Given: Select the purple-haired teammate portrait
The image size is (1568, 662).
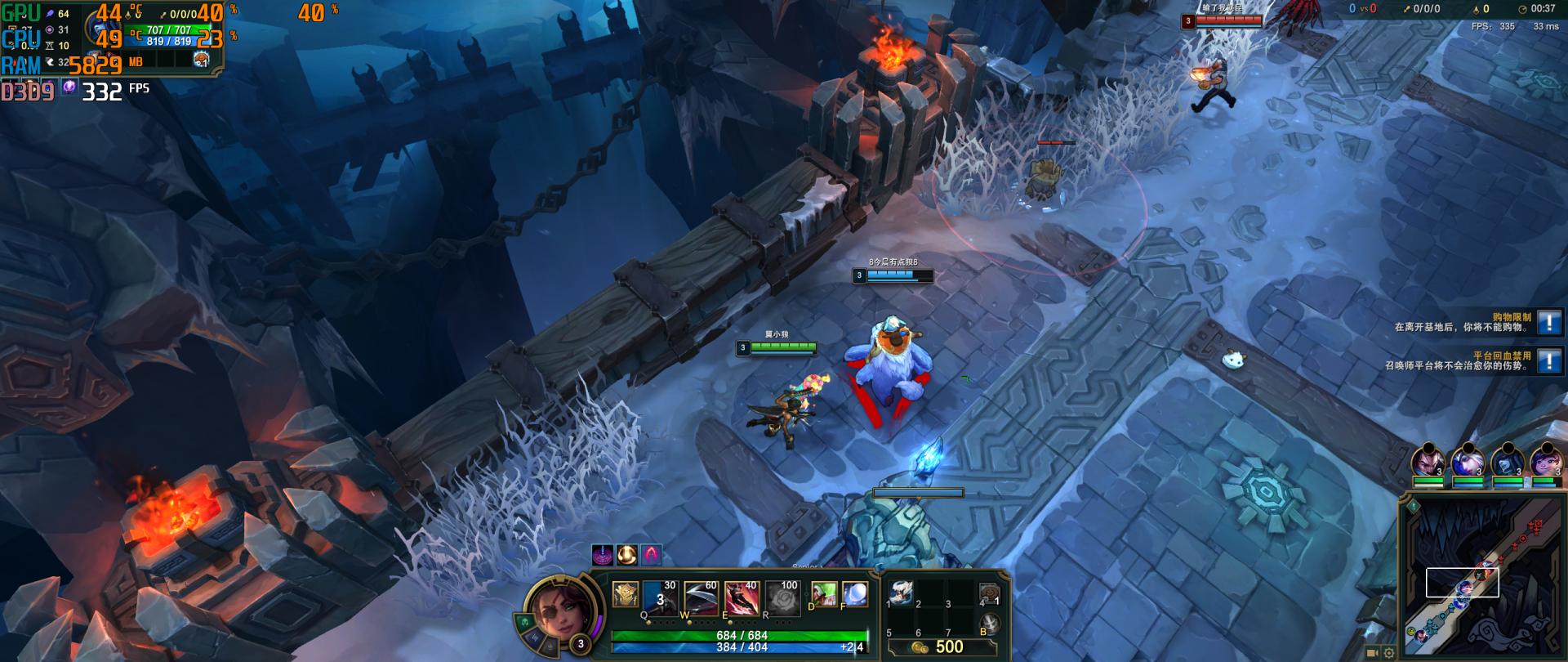Looking at the screenshot, I should [1545, 462].
